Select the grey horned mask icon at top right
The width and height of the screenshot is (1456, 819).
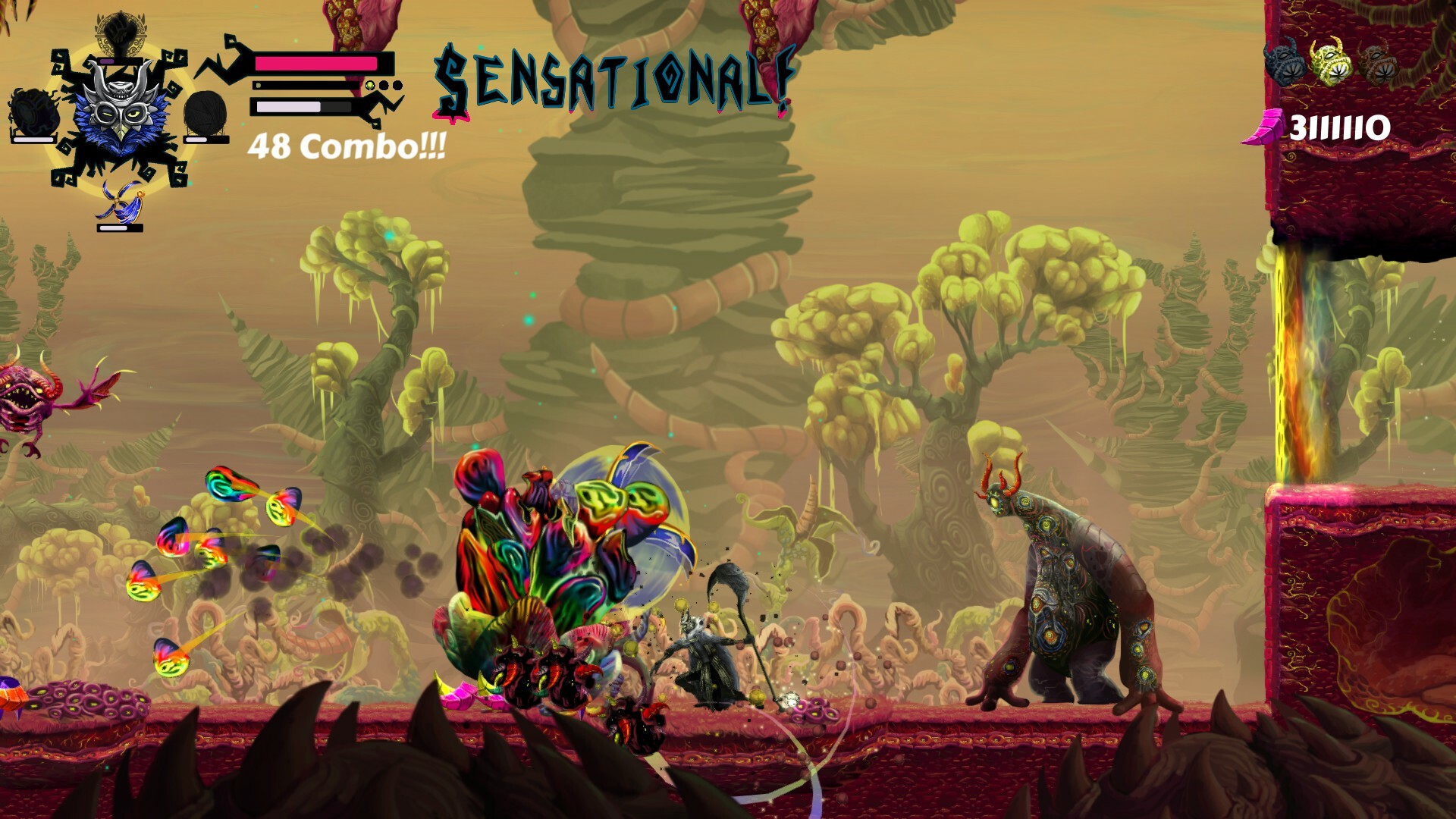coord(1285,62)
